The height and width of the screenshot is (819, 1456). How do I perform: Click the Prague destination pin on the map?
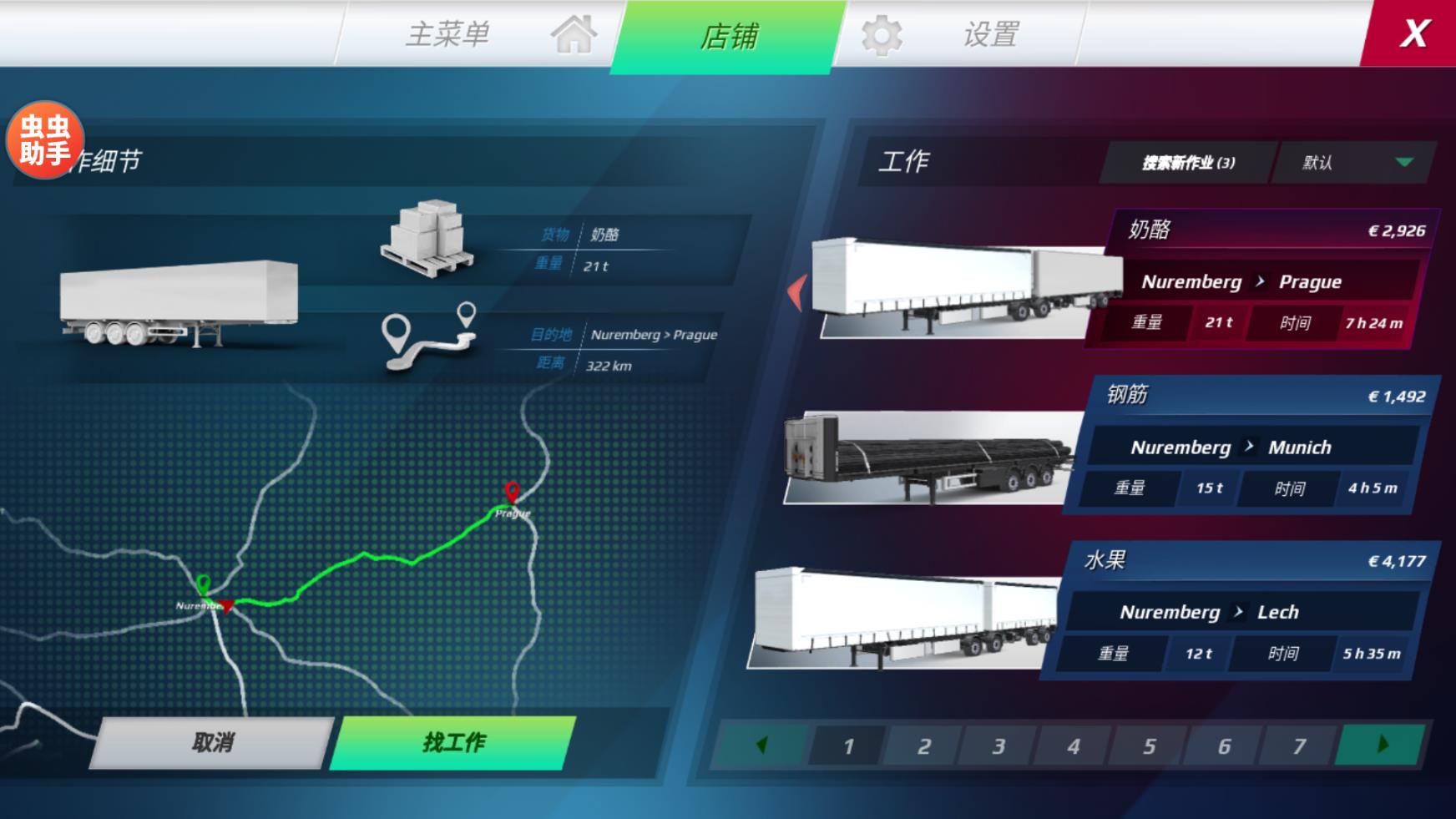pyautogui.click(x=512, y=494)
